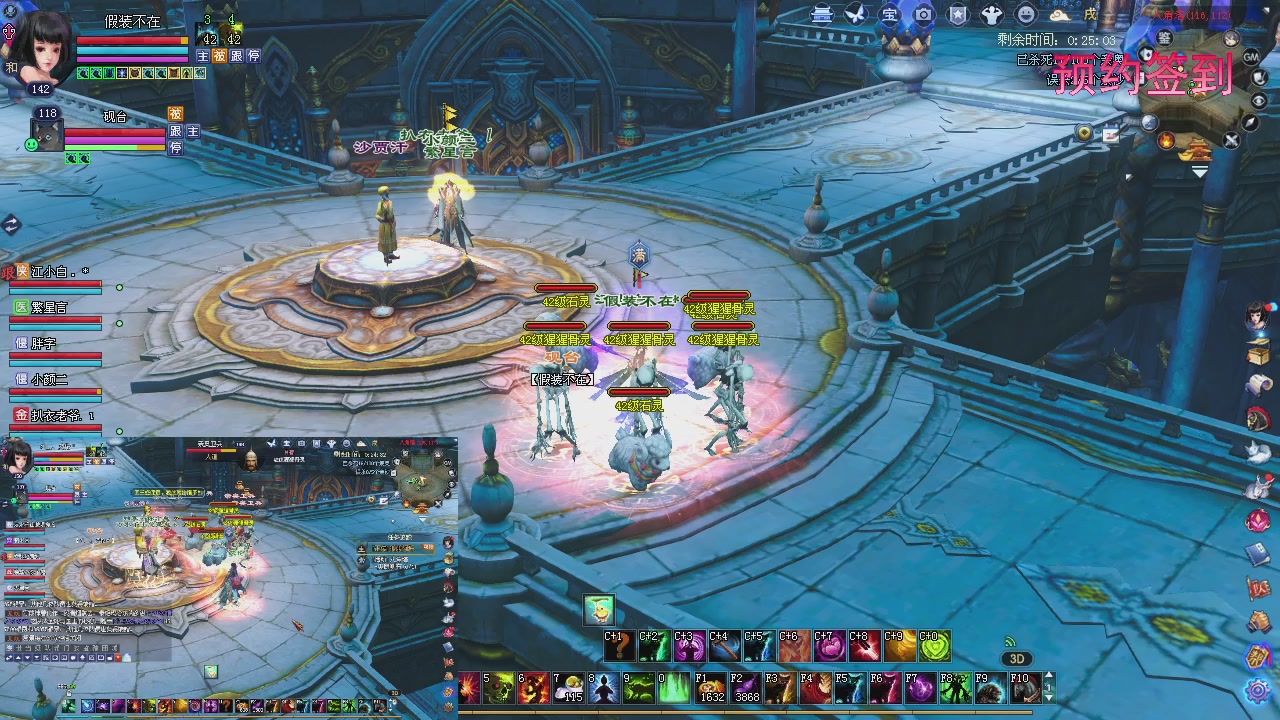
Task: Open the yellow duck pet icon above hotbar
Action: click(599, 609)
